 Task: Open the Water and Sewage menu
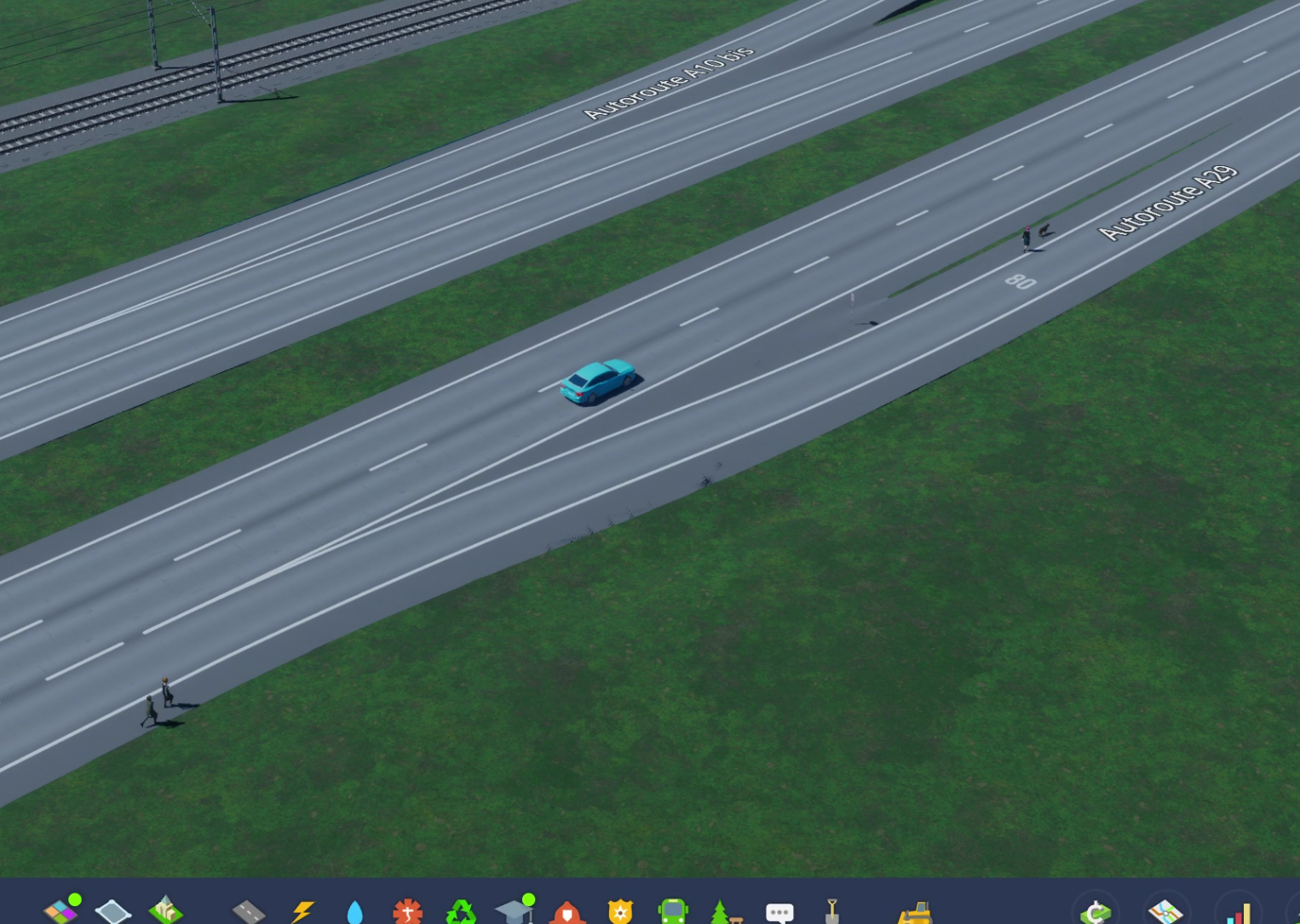tap(356, 911)
